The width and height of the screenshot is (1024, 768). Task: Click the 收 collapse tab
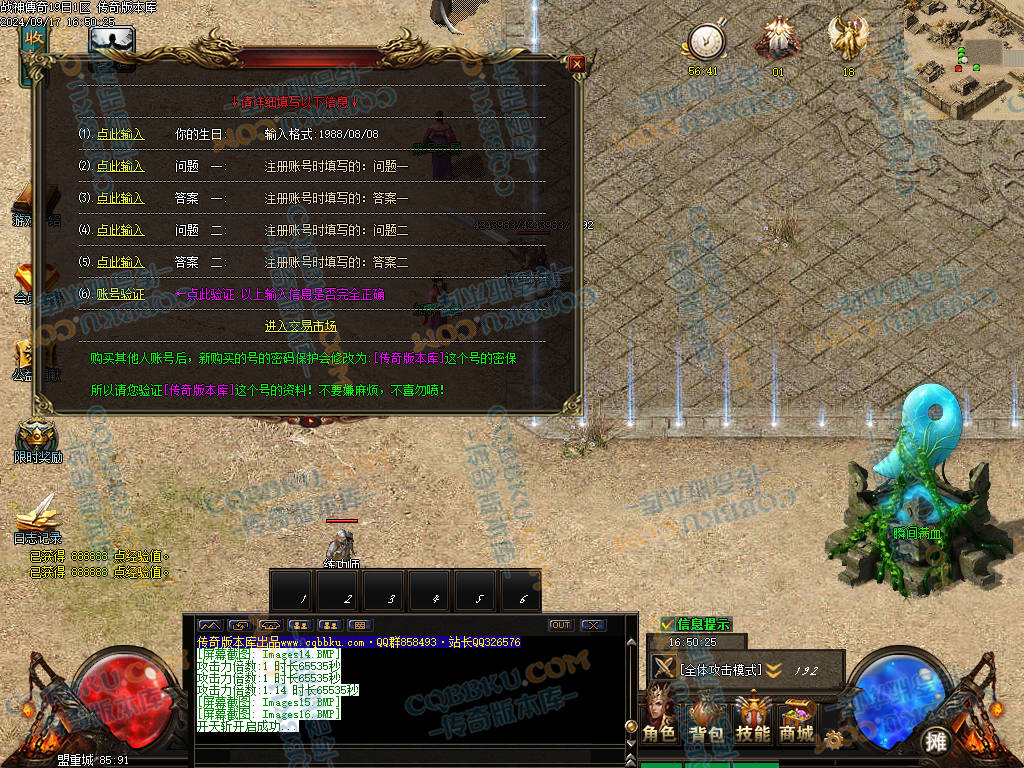click(34, 40)
